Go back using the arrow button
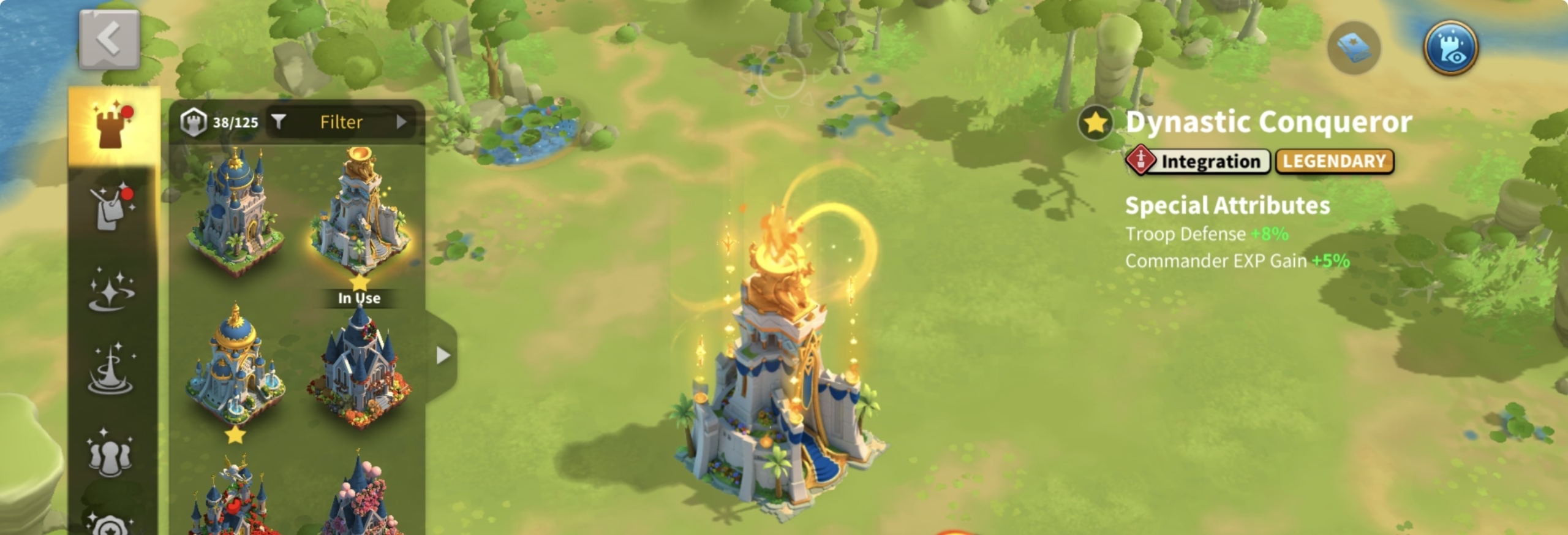Screen dimensions: 1568x535 (109, 39)
